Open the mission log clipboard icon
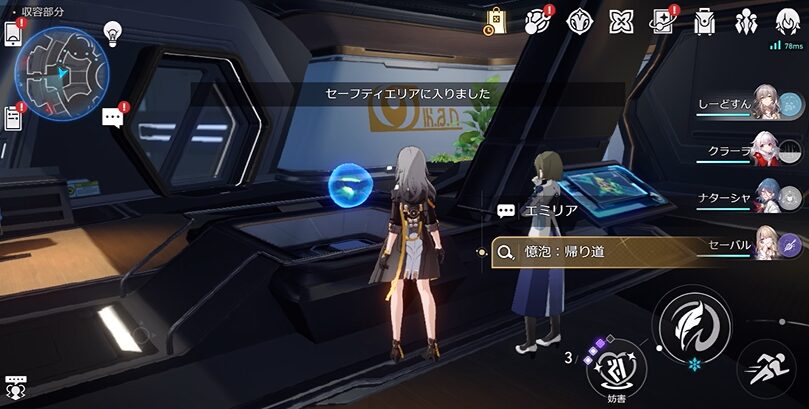The image size is (809, 409). (13, 117)
